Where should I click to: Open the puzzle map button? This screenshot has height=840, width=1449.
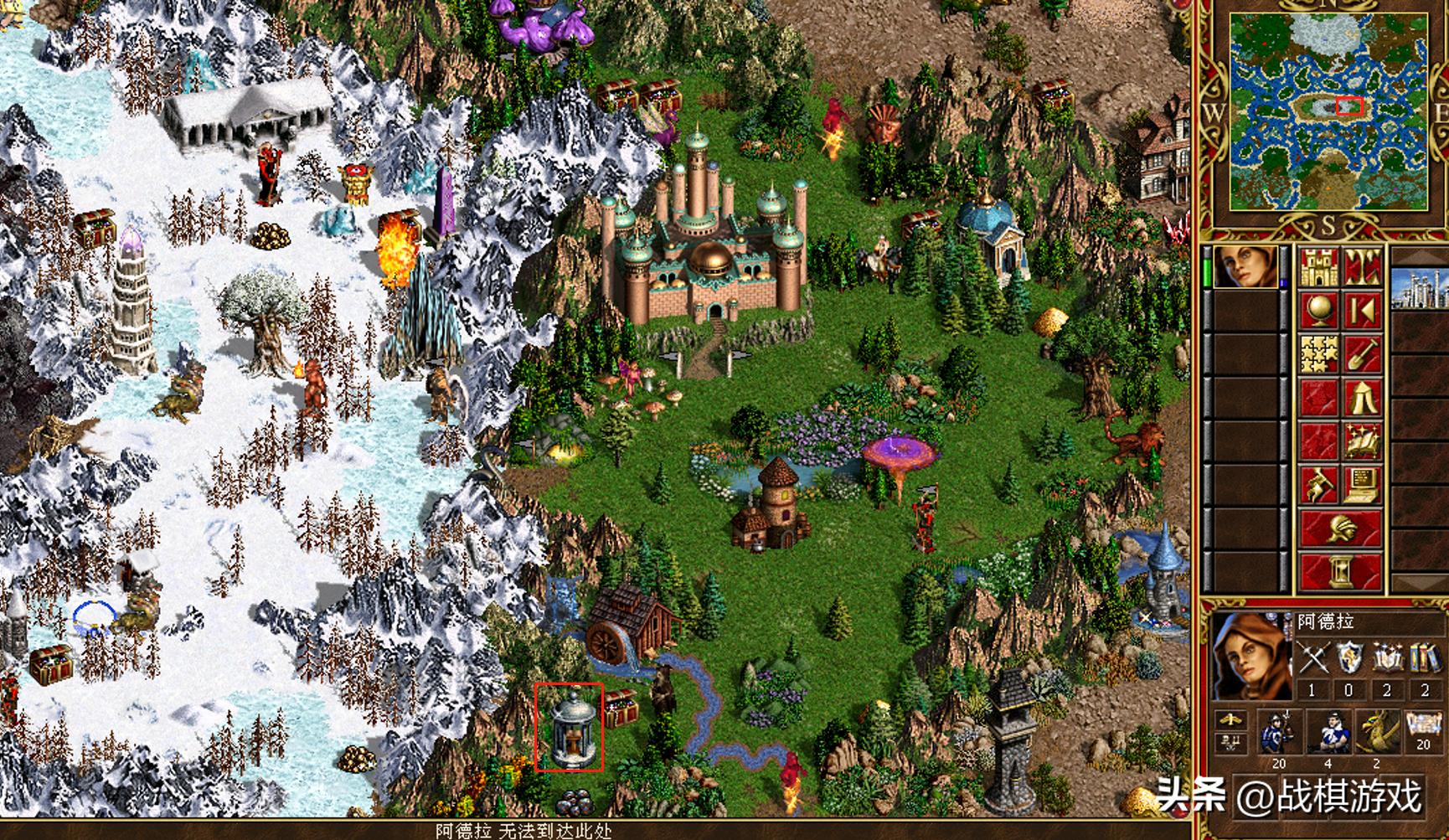click(1318, 354)
